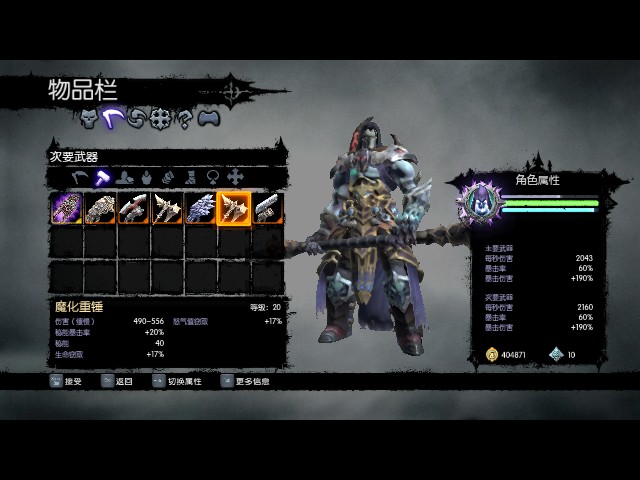The width and height of the screenshot is (640, 480).
Task: Pick the blue spiked gauntlet item
Action: [x=201, y=209]
